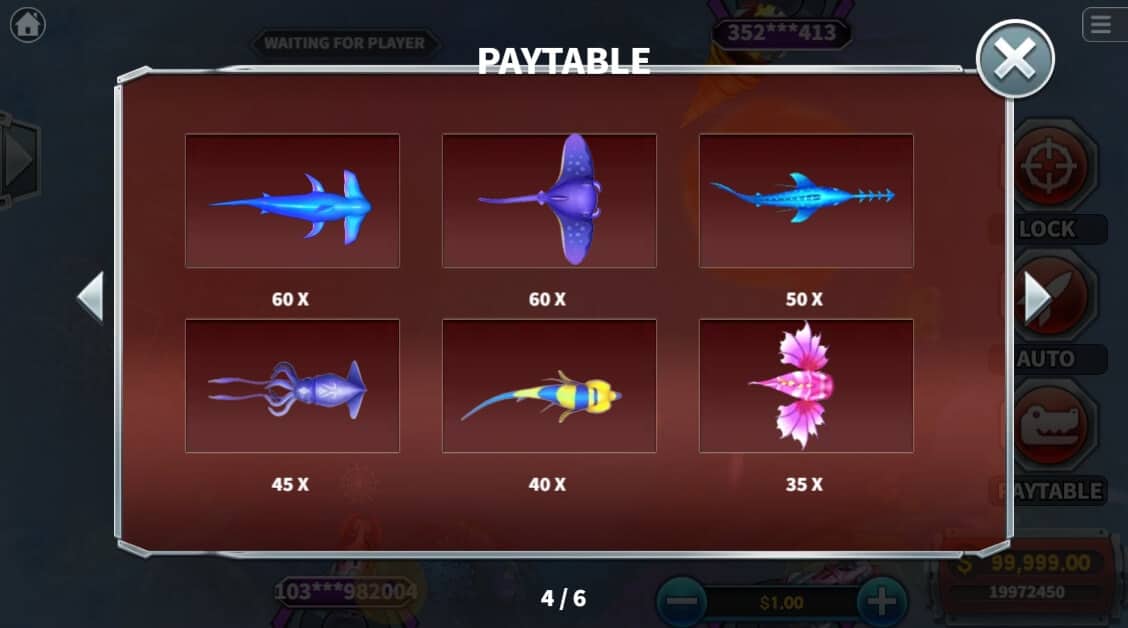The width and height of the screenshot is (1128, 628).
Task: Close the paytable window
Action: (x=1015, y=59)
